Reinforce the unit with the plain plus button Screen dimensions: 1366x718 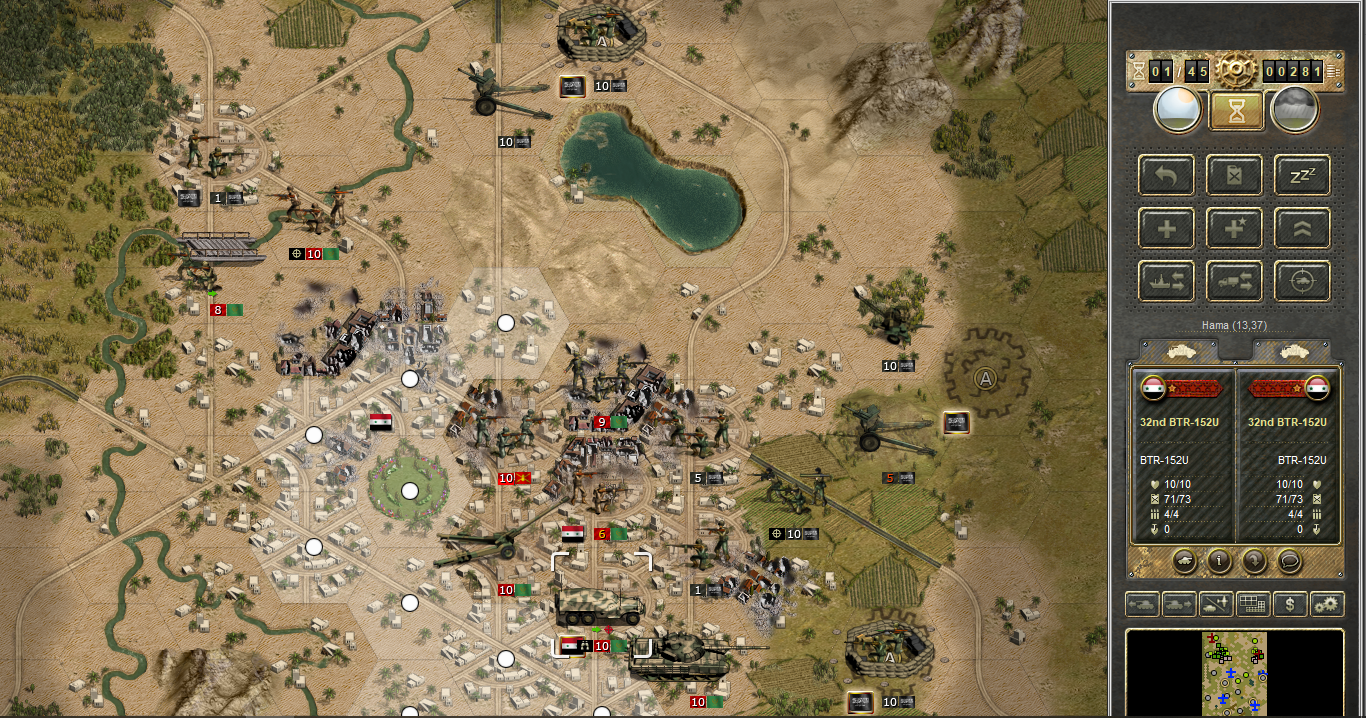[x=1166, y=229]
